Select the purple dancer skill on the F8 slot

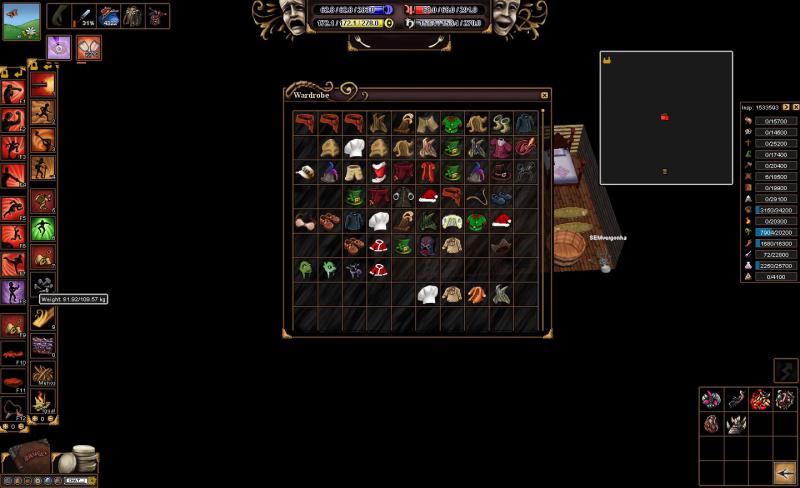coord(13,292)
